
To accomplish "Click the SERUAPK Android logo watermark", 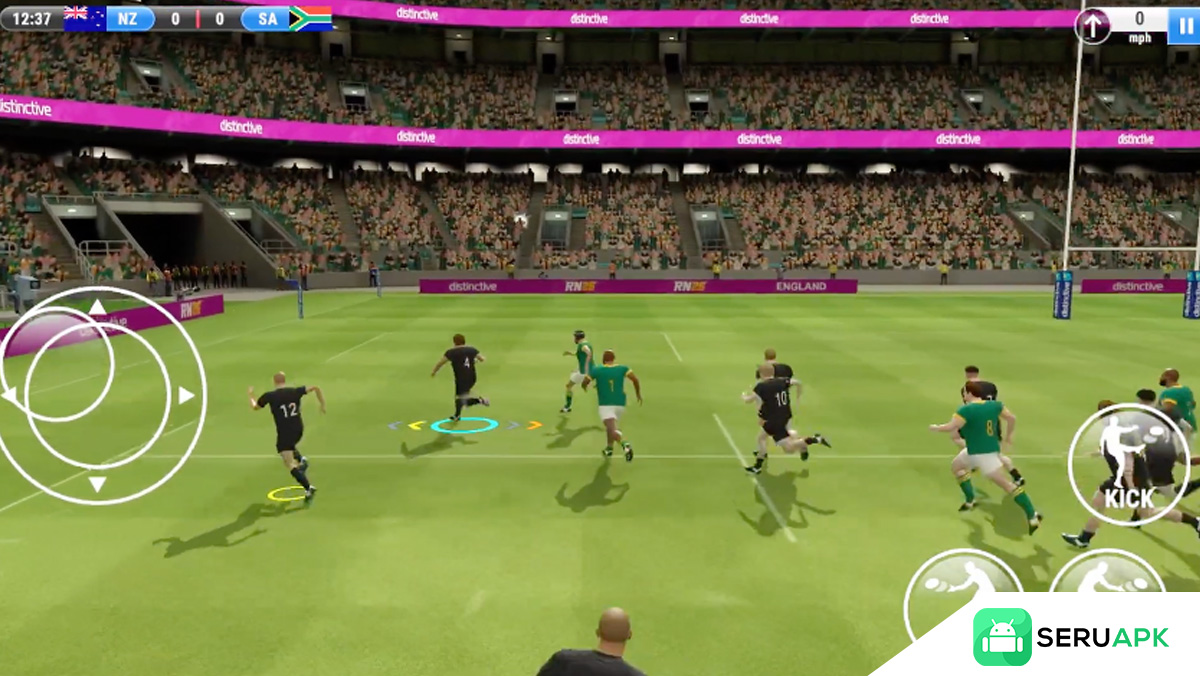I will [x=1001, y=637].
